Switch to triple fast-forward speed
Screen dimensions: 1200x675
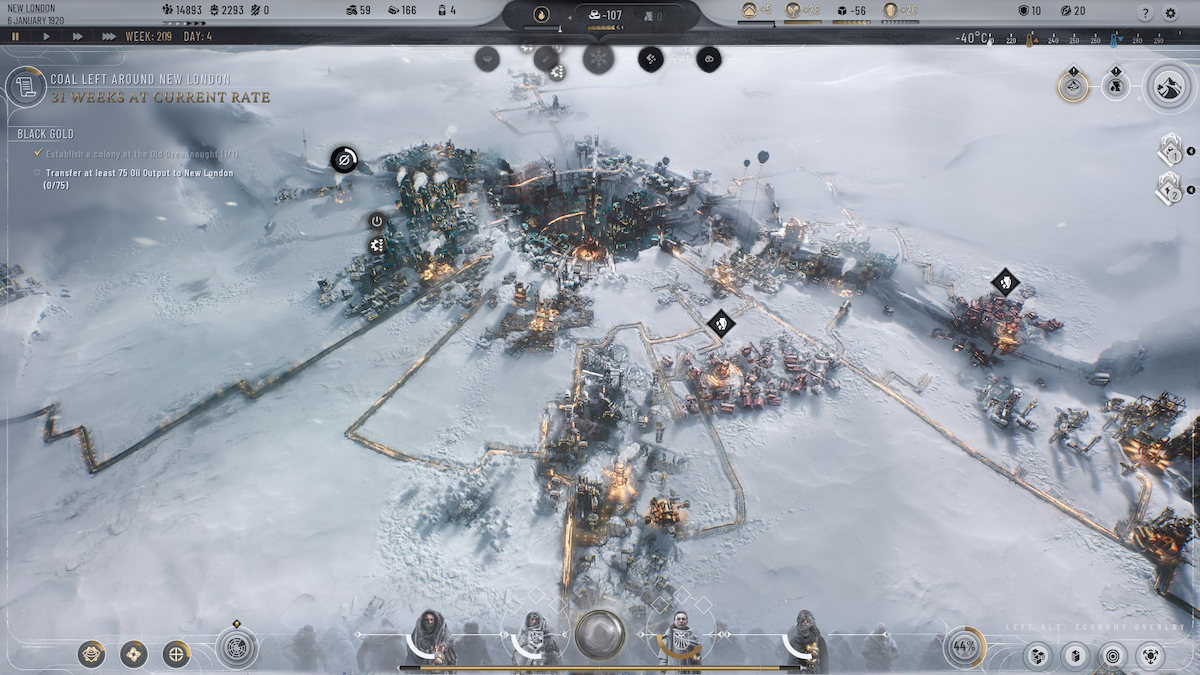[108, 36]
